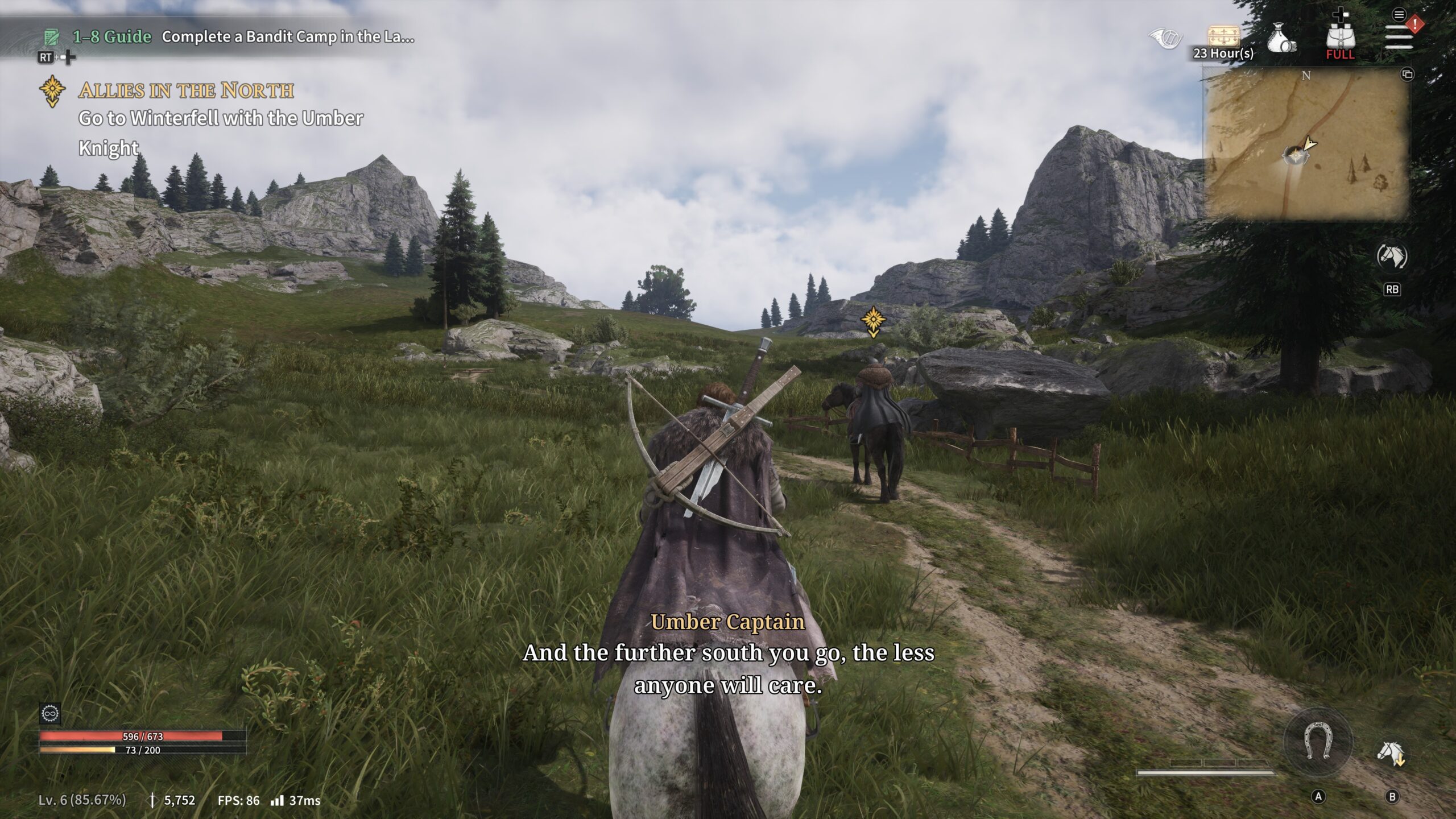This screenshot has height=819, width=1456.
Task: Click the horn icon in the top bar
Action: click(1165, 39)
